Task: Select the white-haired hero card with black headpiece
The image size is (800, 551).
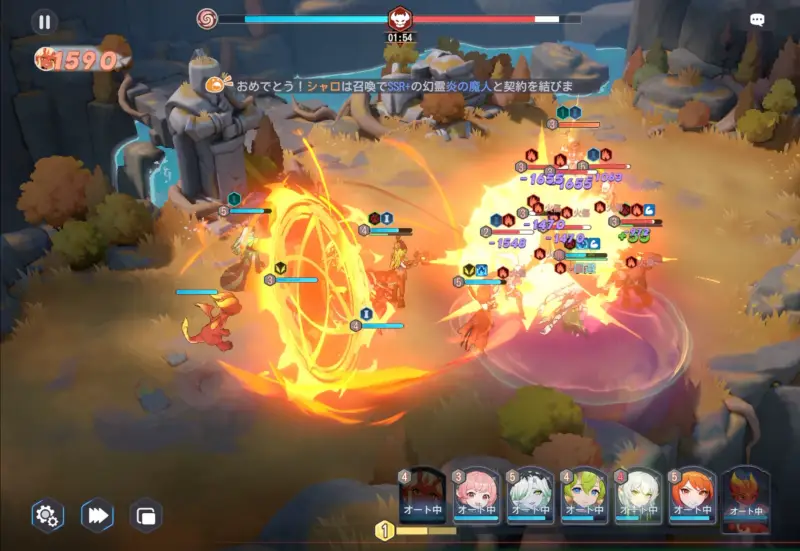Action: pyautogui.click(x=530, y=495)
